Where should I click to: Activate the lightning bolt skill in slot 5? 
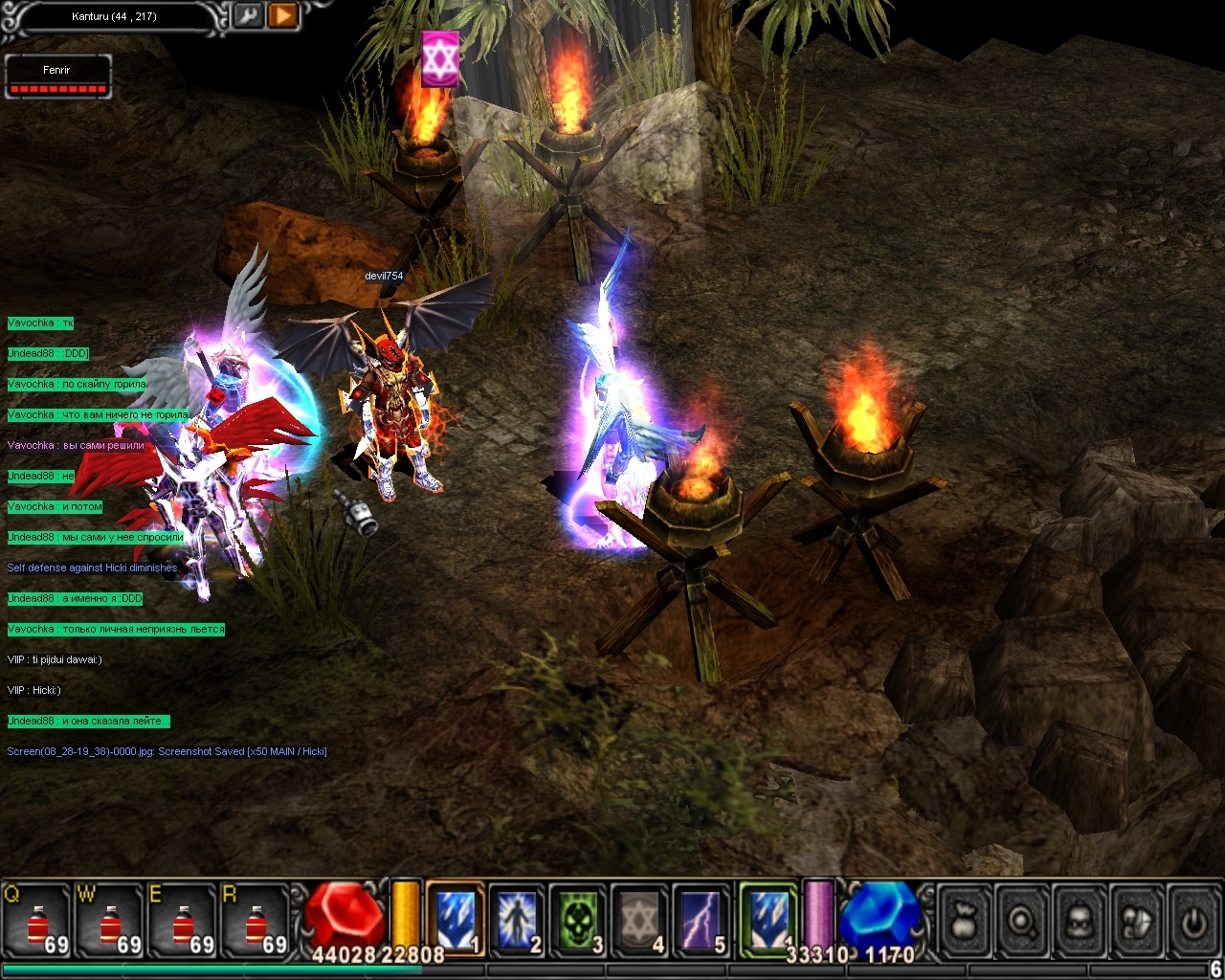702,919
